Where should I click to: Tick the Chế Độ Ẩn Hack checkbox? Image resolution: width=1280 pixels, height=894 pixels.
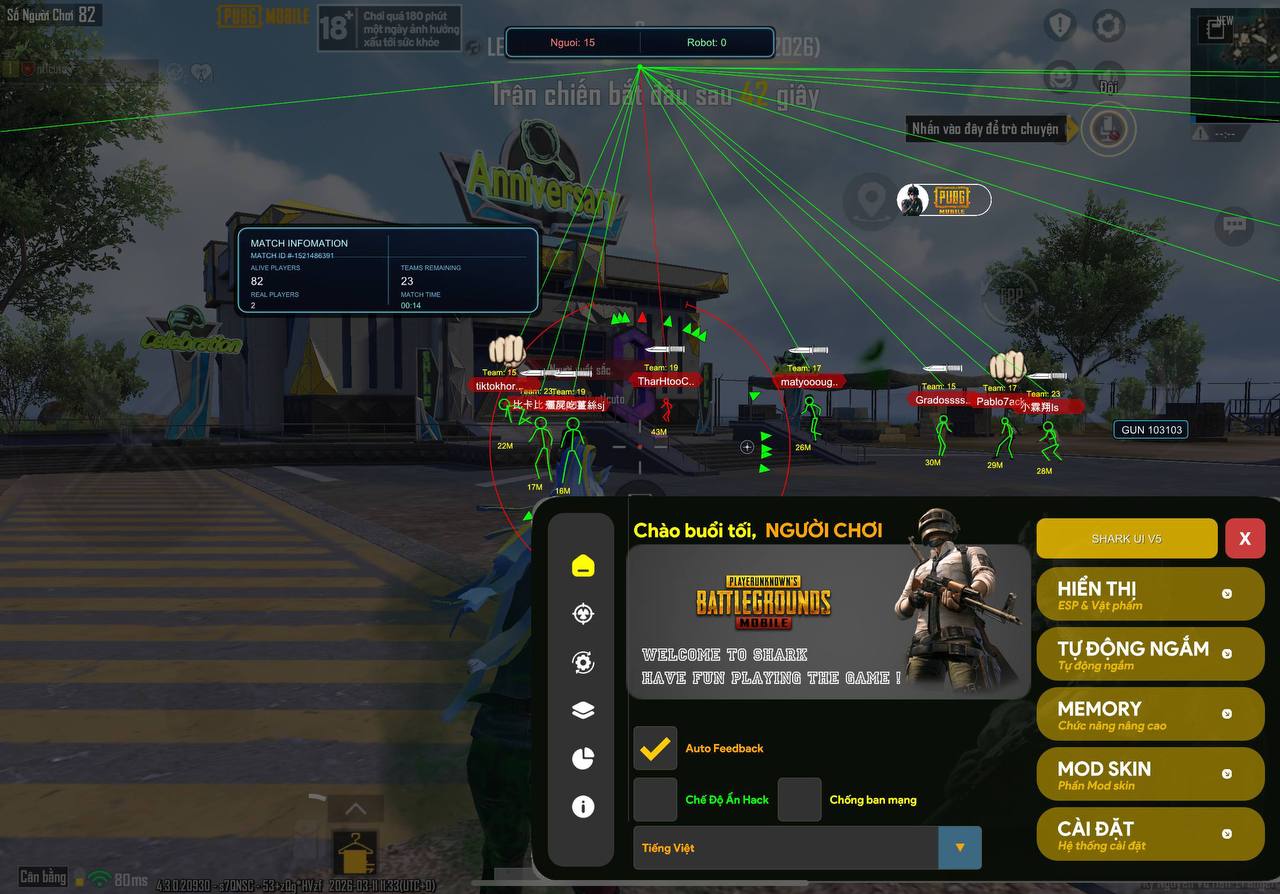click(655, 800)
